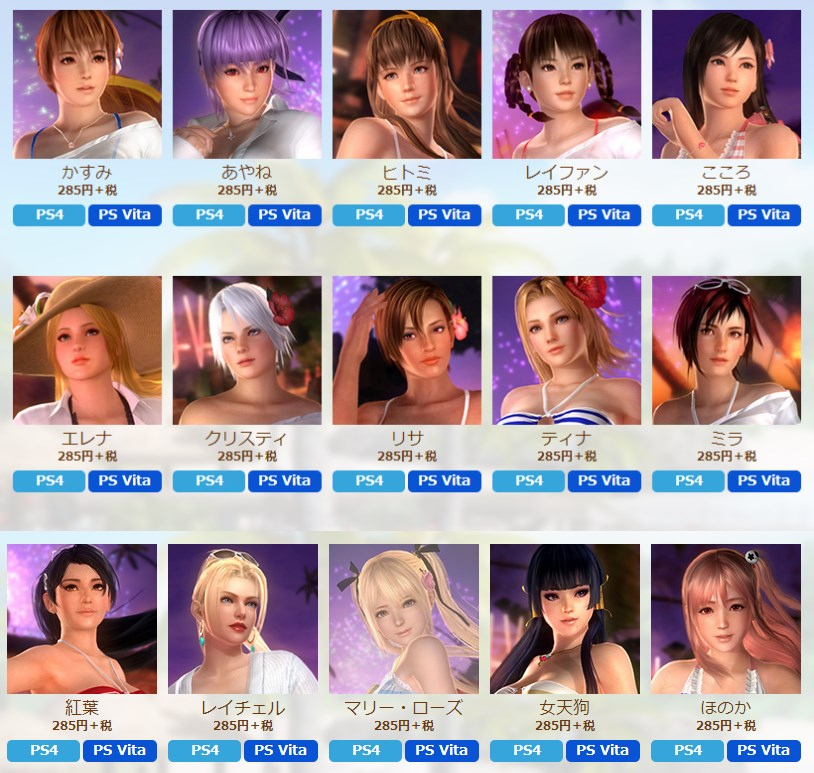Click the かすみ character portrait
This screenshot has height=773, width=814.
(x=87, y=84)
